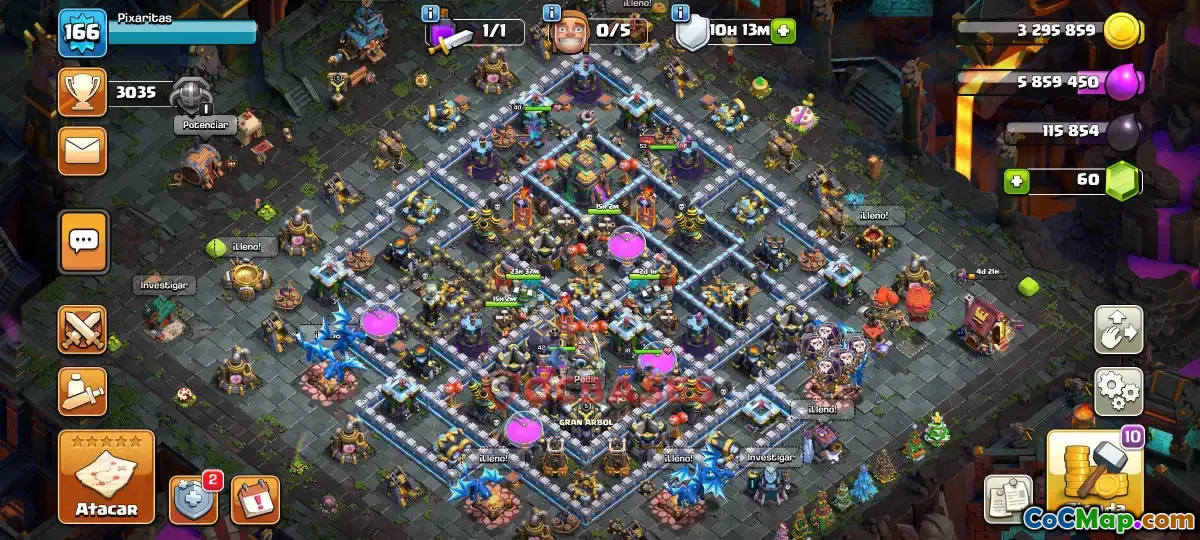Open the calendar events button

coord(255,499)
